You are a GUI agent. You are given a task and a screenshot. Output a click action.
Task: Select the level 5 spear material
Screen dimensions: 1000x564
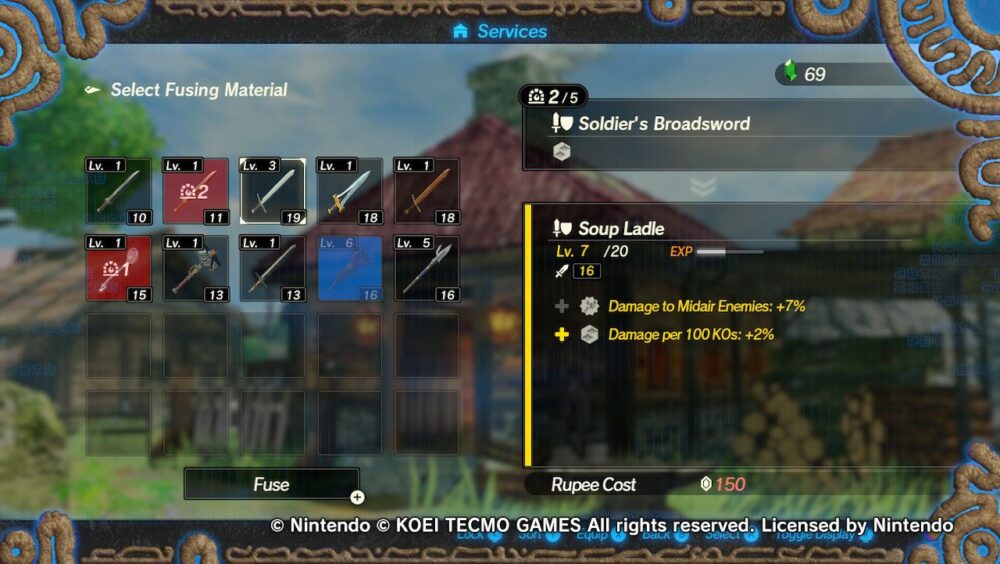427,268
